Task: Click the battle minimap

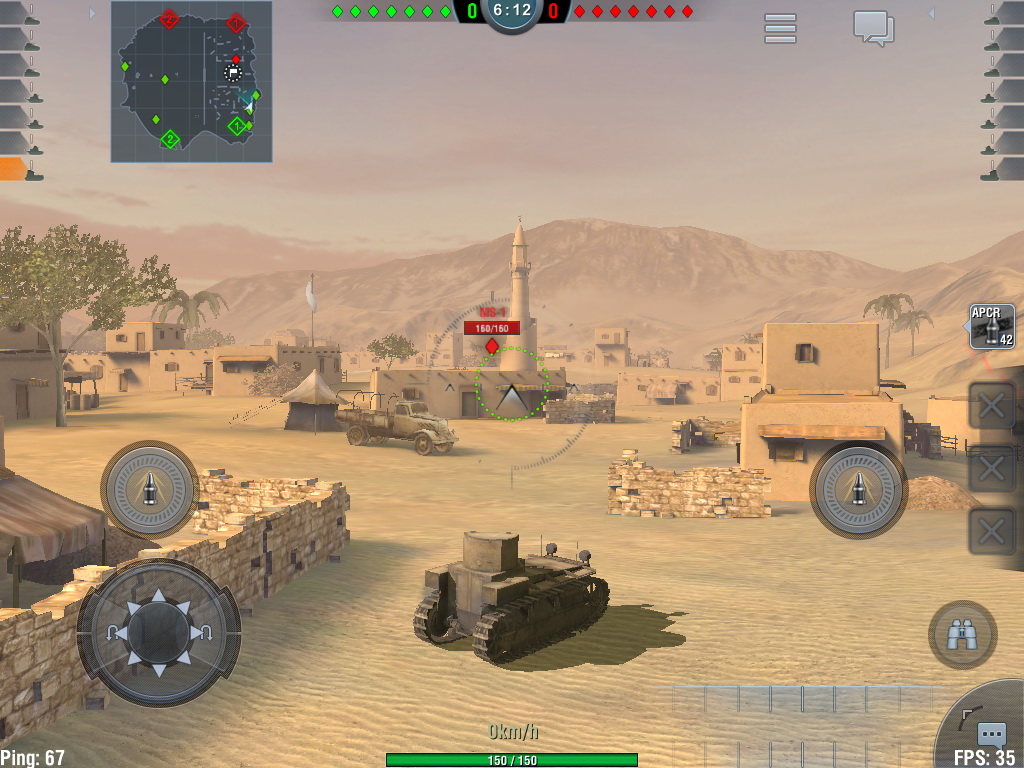Action: 191,81
